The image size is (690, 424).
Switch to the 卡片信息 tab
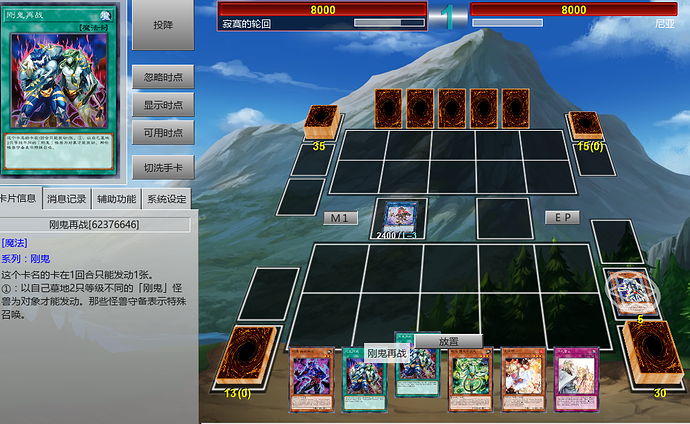tap(18, 198)
